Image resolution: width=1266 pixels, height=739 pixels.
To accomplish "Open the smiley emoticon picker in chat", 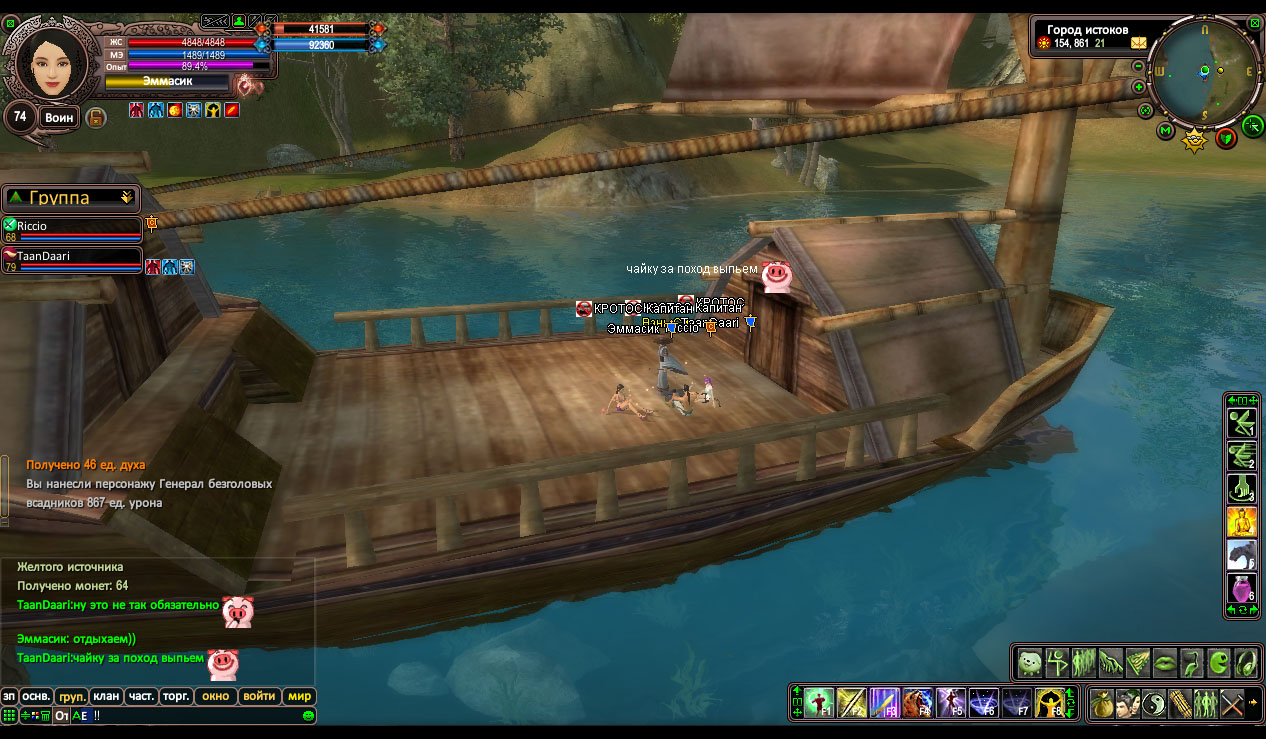I will pos(309,716).
